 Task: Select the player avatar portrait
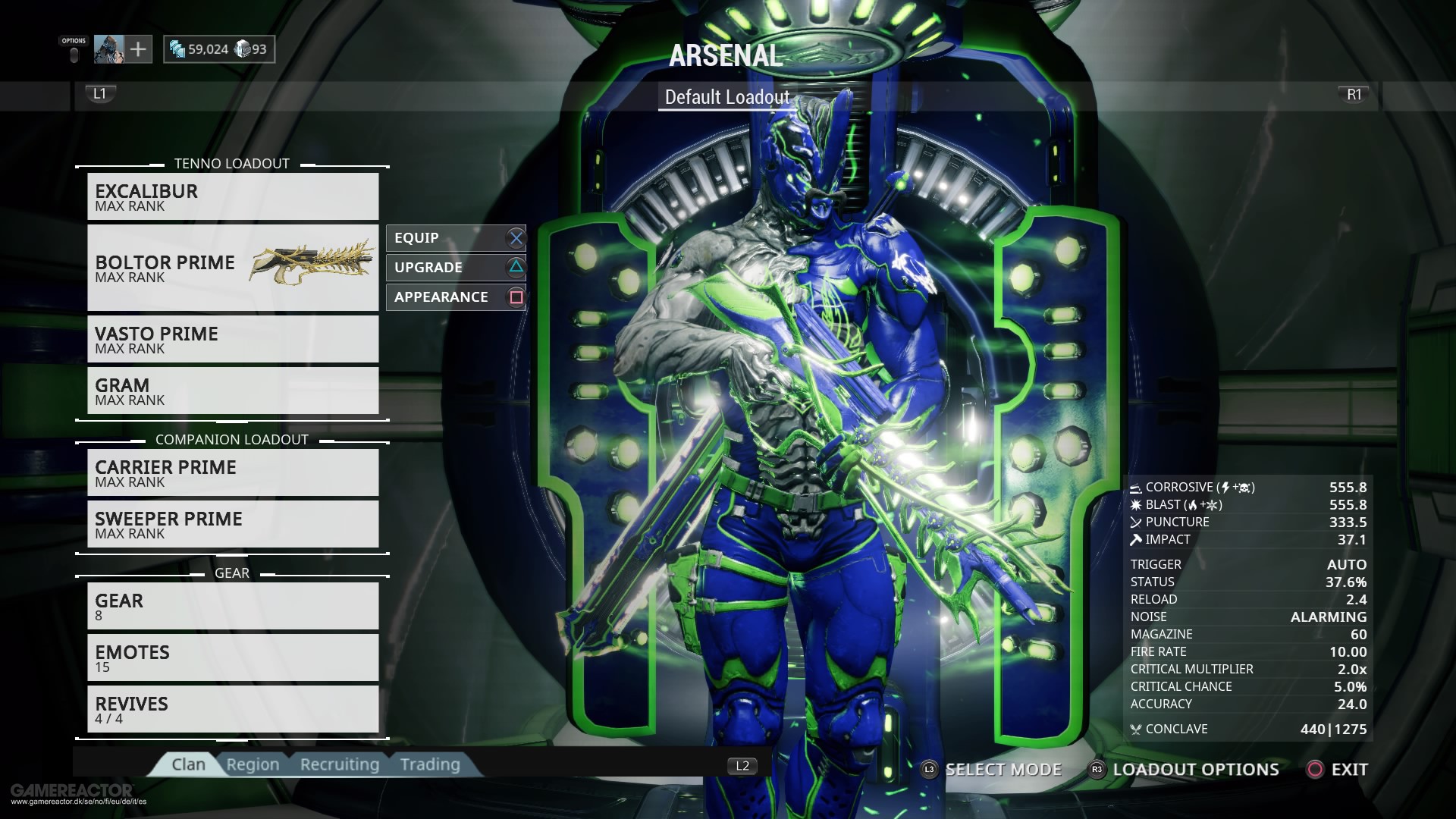pos(108,49)
